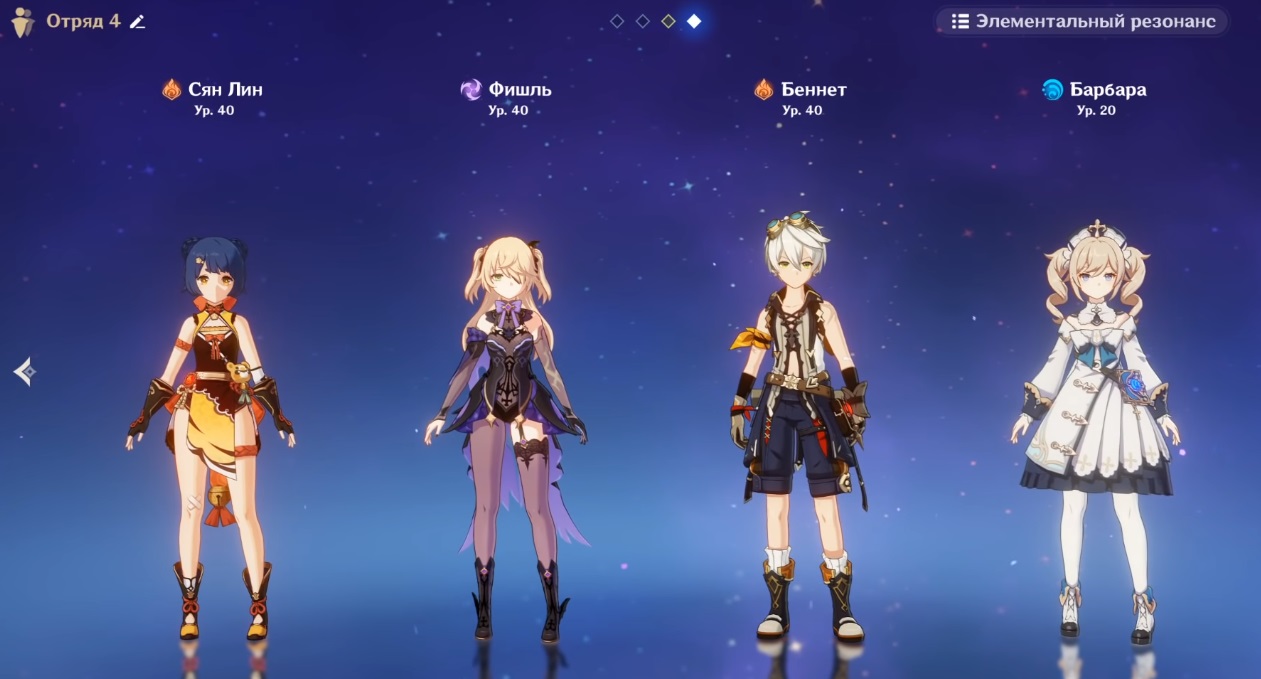Click the pencil icon to rename Отряд 4
Viewport: 1261px width, 679px height.
[137, 22]
